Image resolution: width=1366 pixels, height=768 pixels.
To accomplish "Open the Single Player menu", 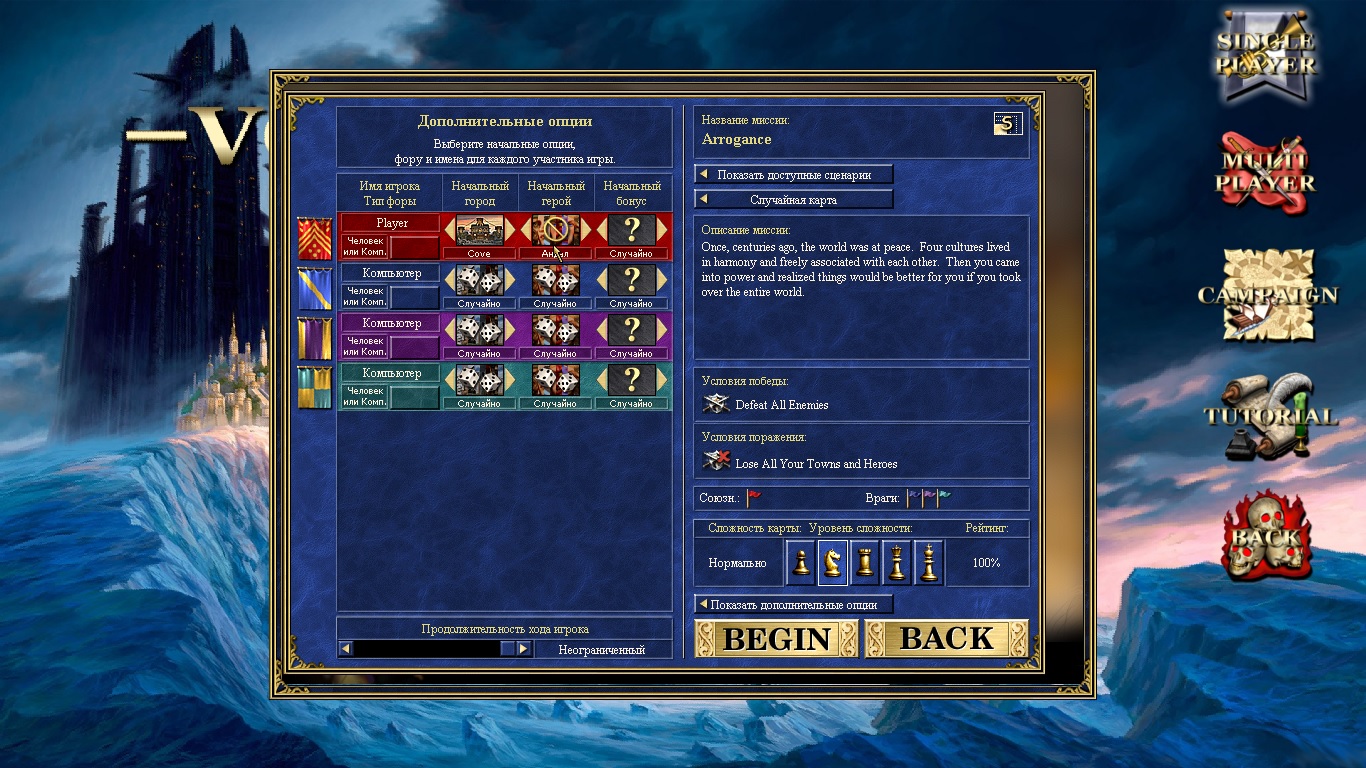I will pyautogui.click(x=1267, y=55).
